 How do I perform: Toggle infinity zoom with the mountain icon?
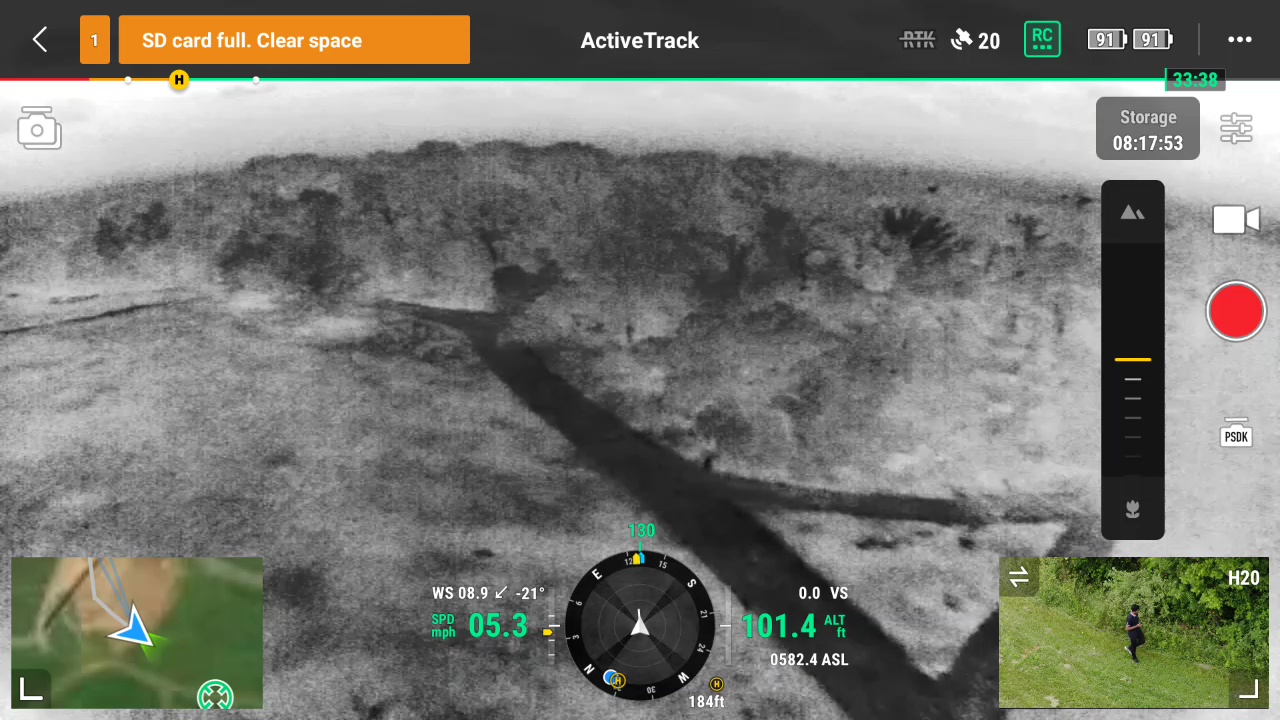1132,211
